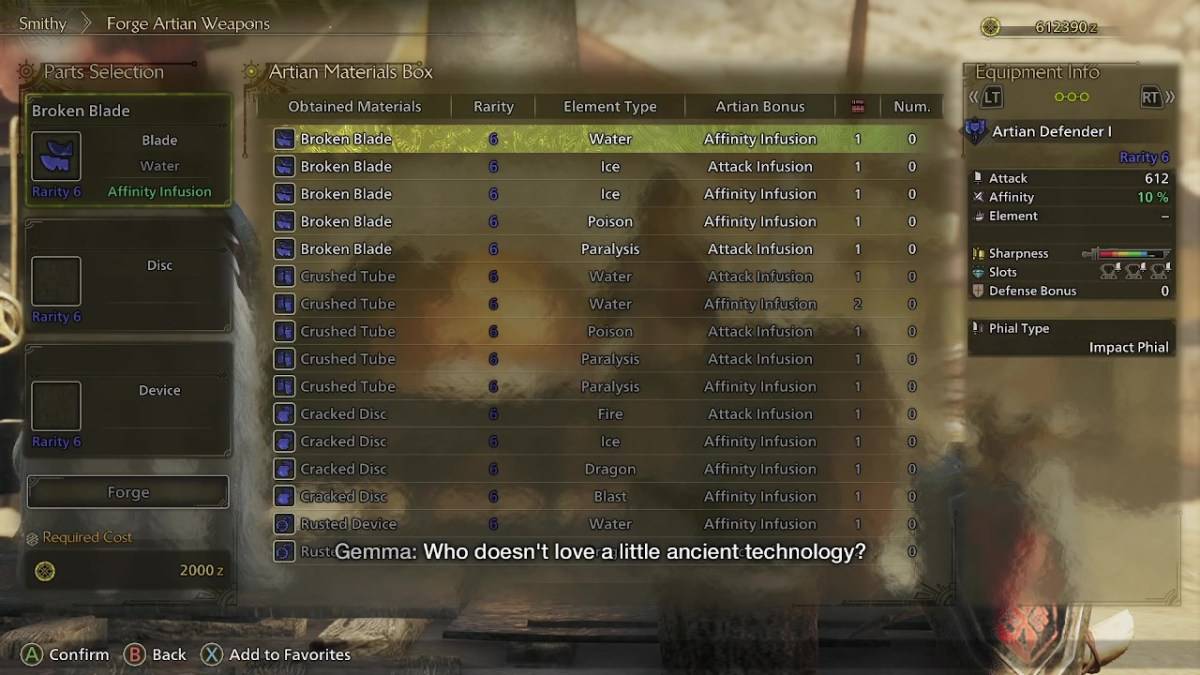The height and width of the screenshot is (675, 1200).
Task: Choose the empty Disc part slot
Action: click(128, 277)
